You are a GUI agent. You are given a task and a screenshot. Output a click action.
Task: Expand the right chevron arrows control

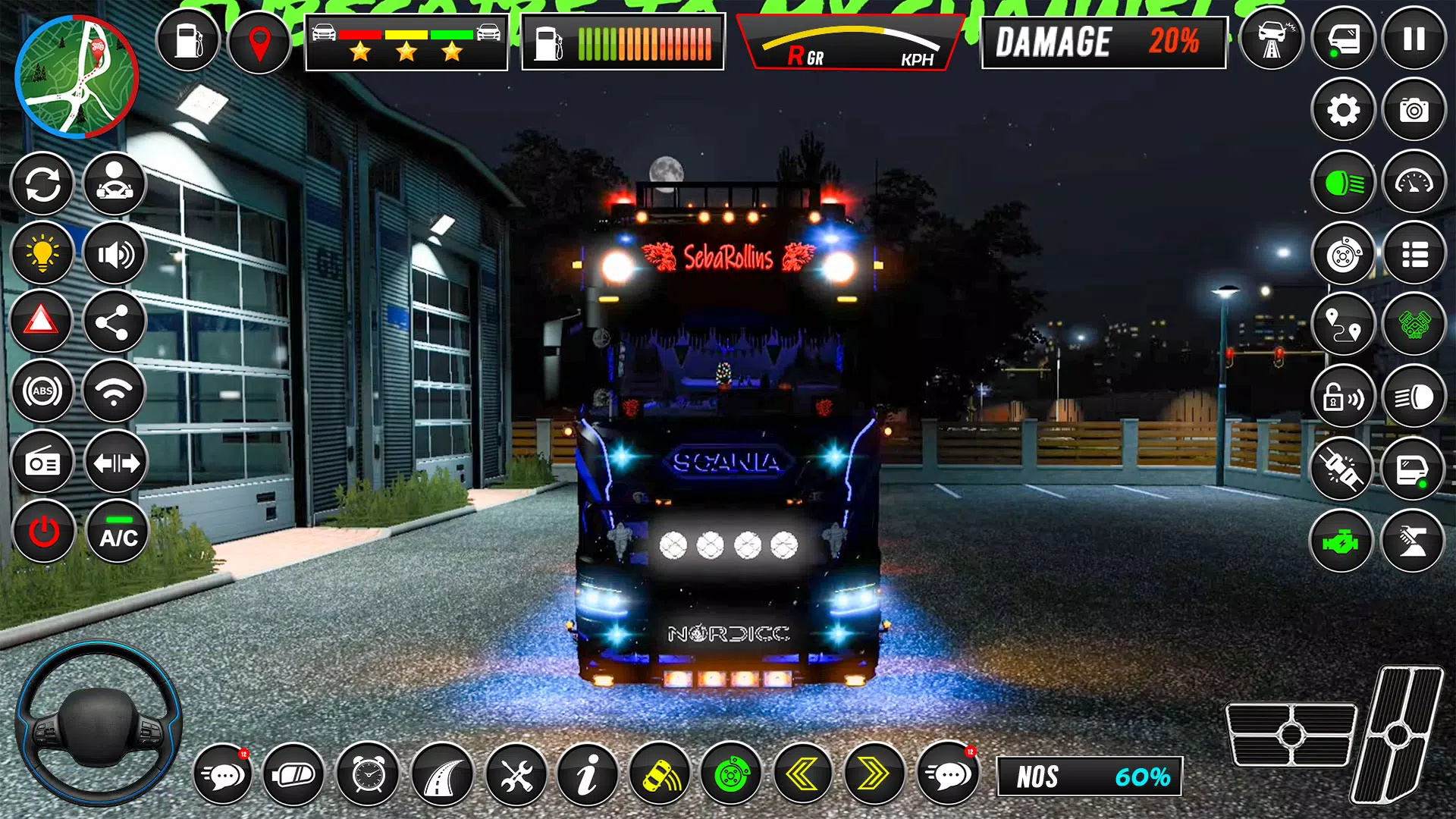pyautogui.click(x=874, y=775)
